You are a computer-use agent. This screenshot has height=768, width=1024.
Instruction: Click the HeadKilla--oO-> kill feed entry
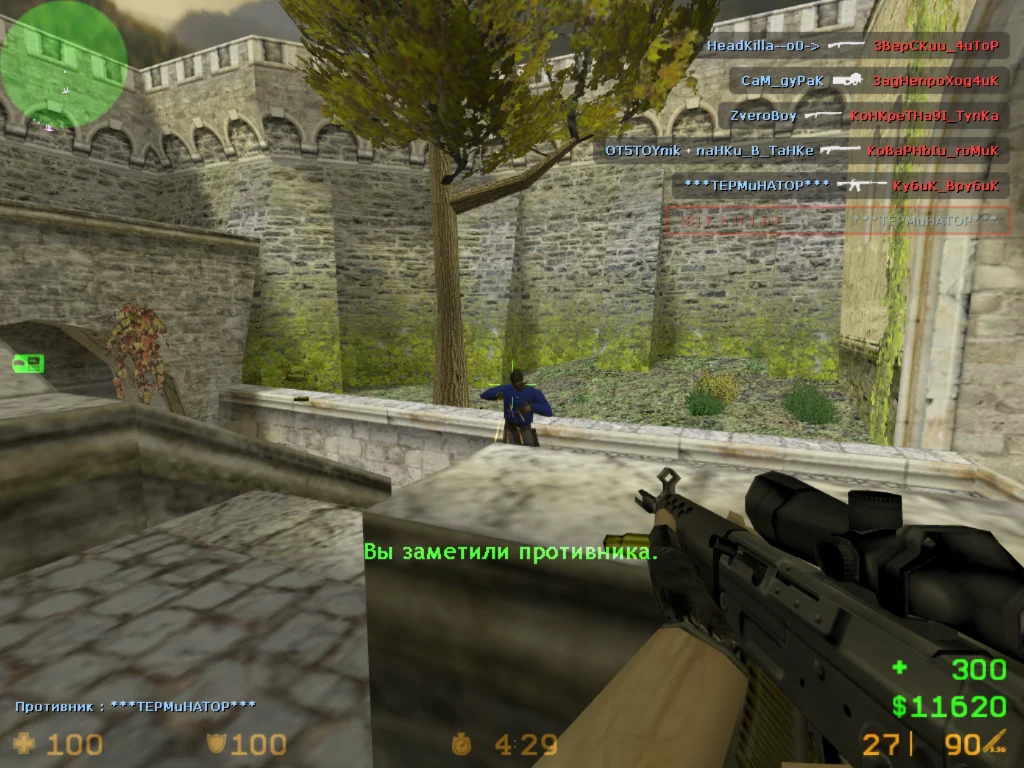tap(853, 46)
